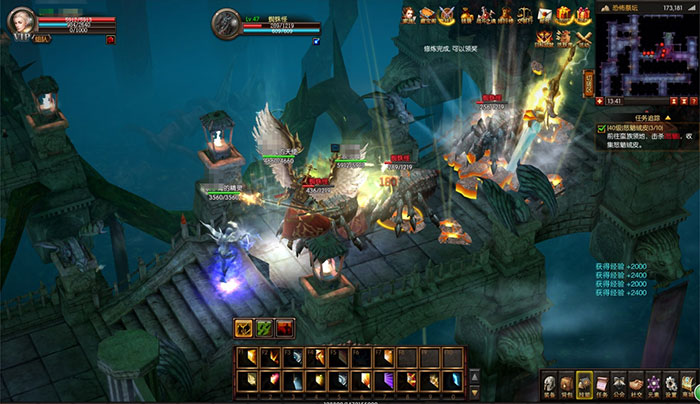The height and width of the screenshot is (404, 700).
Task: Open the 任务 quest menu
Action: pyautogui.click(x=603, y=384)
